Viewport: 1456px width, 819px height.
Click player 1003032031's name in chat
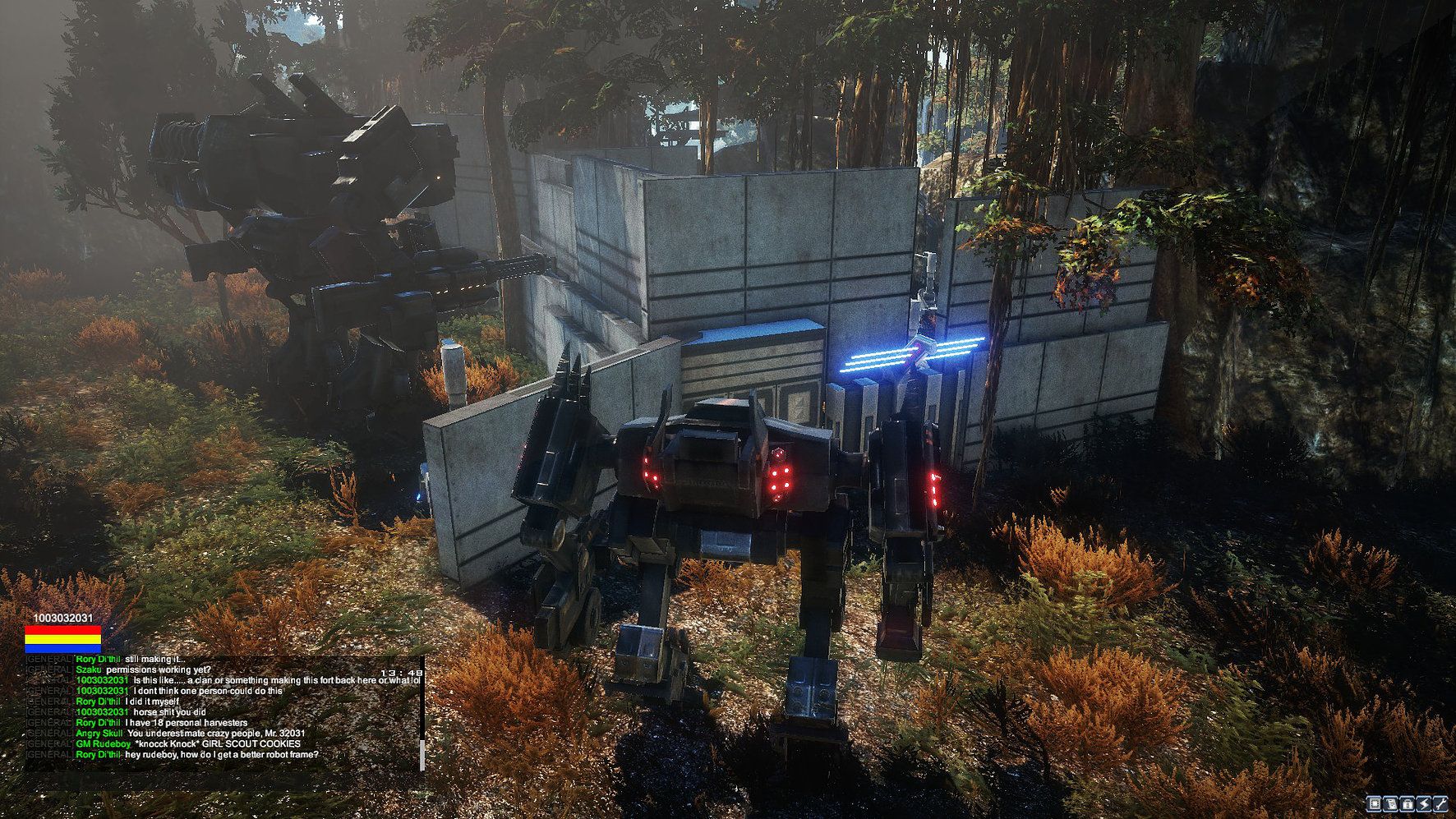[102, 679]
